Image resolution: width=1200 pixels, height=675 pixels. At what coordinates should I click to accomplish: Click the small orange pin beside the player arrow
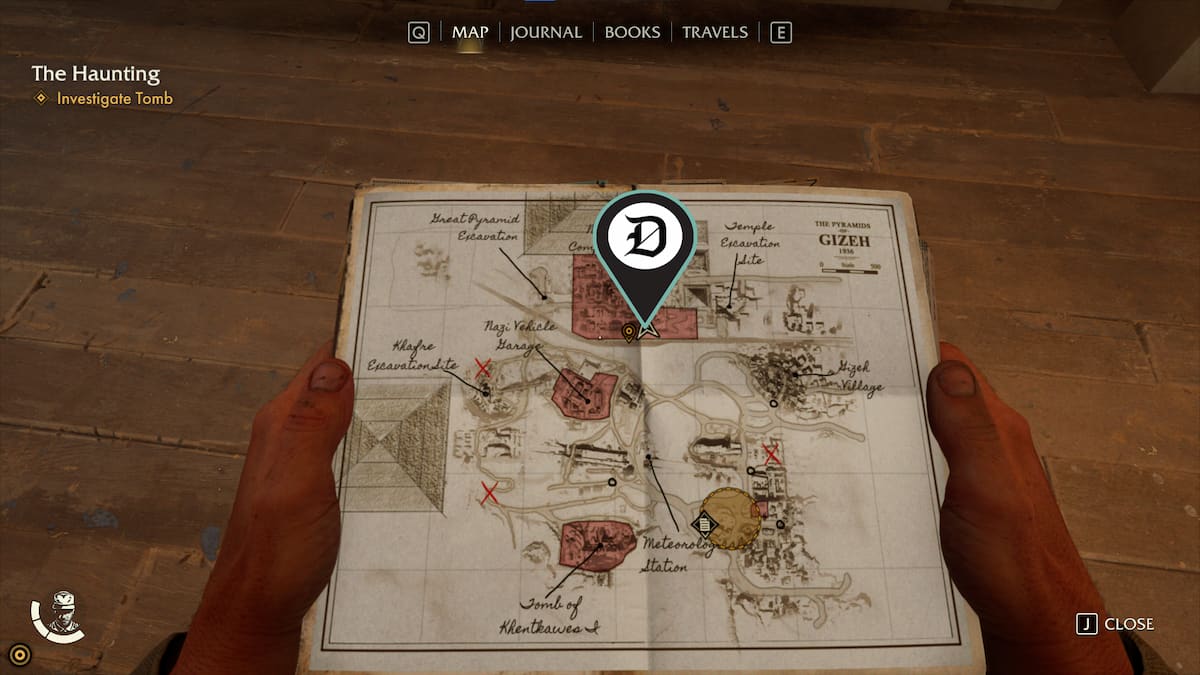coord(628,332)
